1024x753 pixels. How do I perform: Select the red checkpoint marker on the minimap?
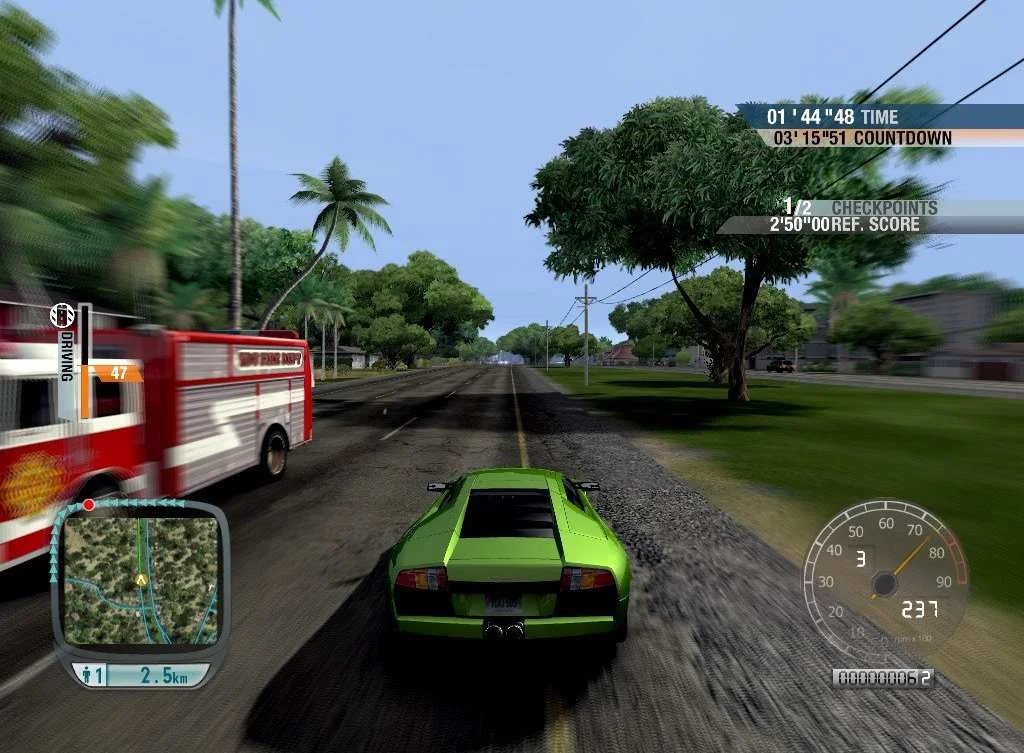88,505
